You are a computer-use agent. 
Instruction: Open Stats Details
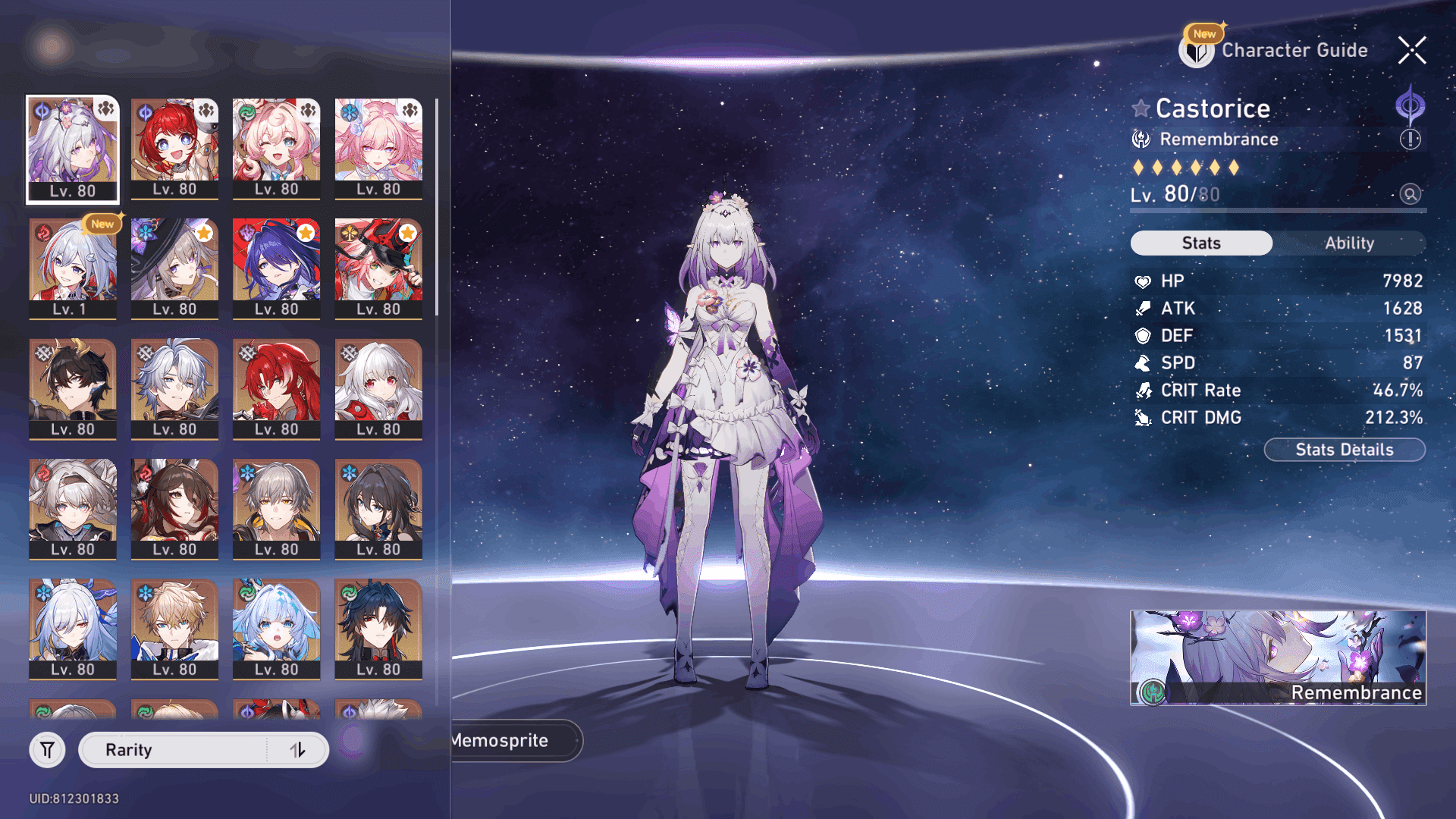pyautogui.click(x=1344, y=449)
